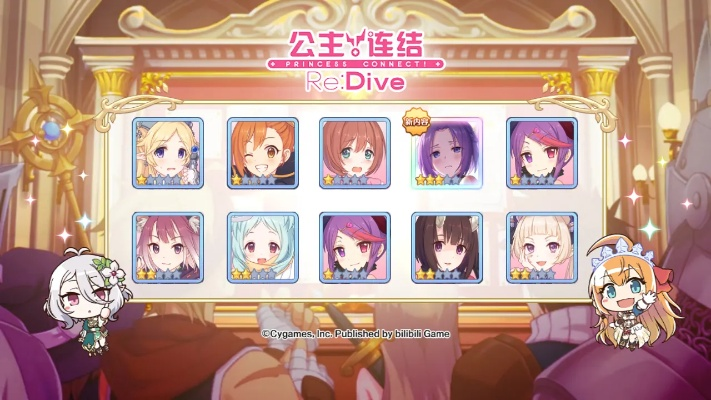Choose the winking orange-haired girl card
Image resolution: width=711 pixels, height=400 pixels.
coord(263,153)
